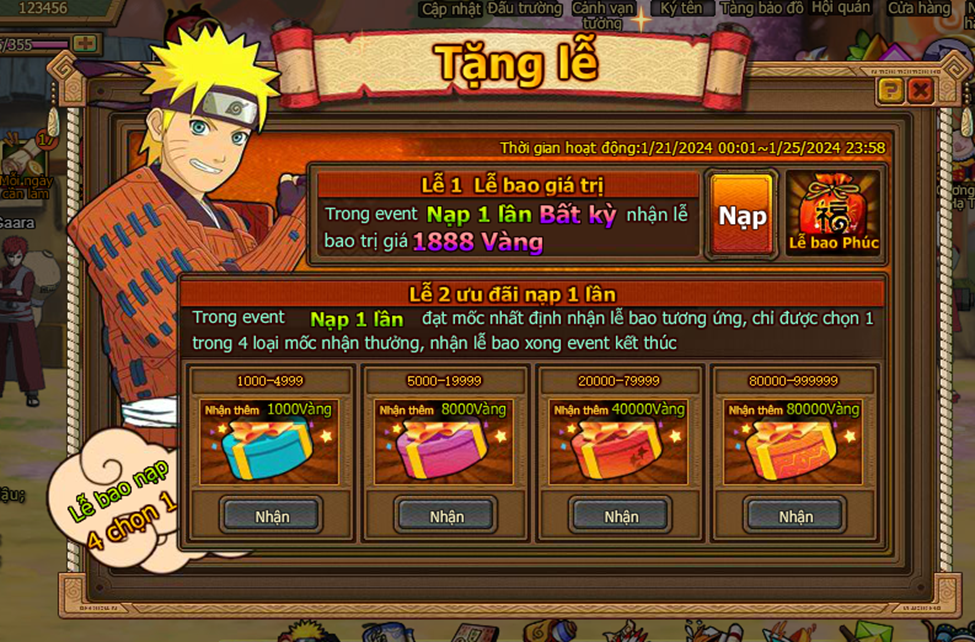Screen dimensions: 975x642
Task: Open the Cửa hàng shop
Action: click(x=919, y=8)
